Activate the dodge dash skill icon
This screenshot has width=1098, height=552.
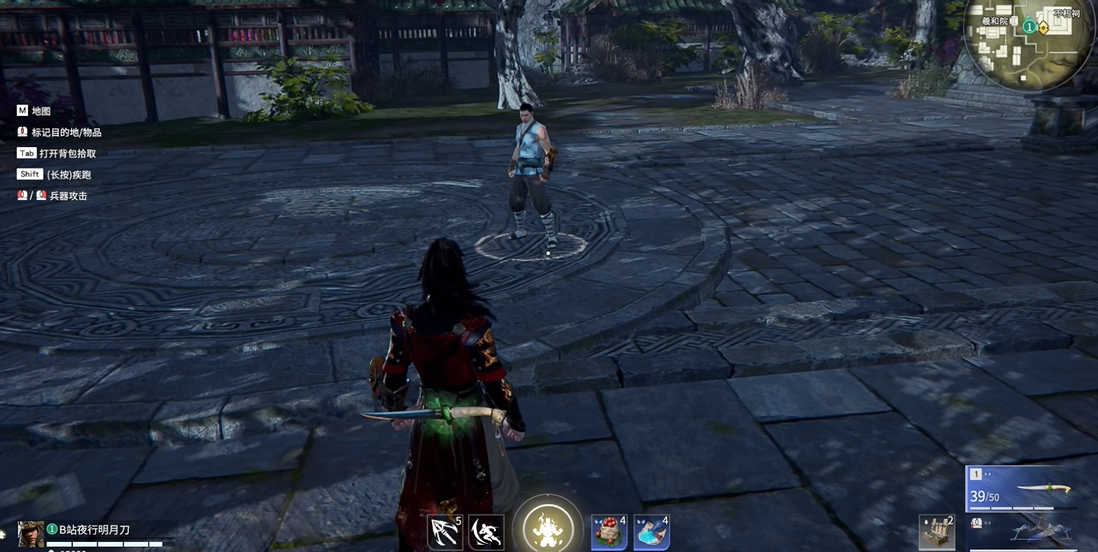(x=487, y=532)
